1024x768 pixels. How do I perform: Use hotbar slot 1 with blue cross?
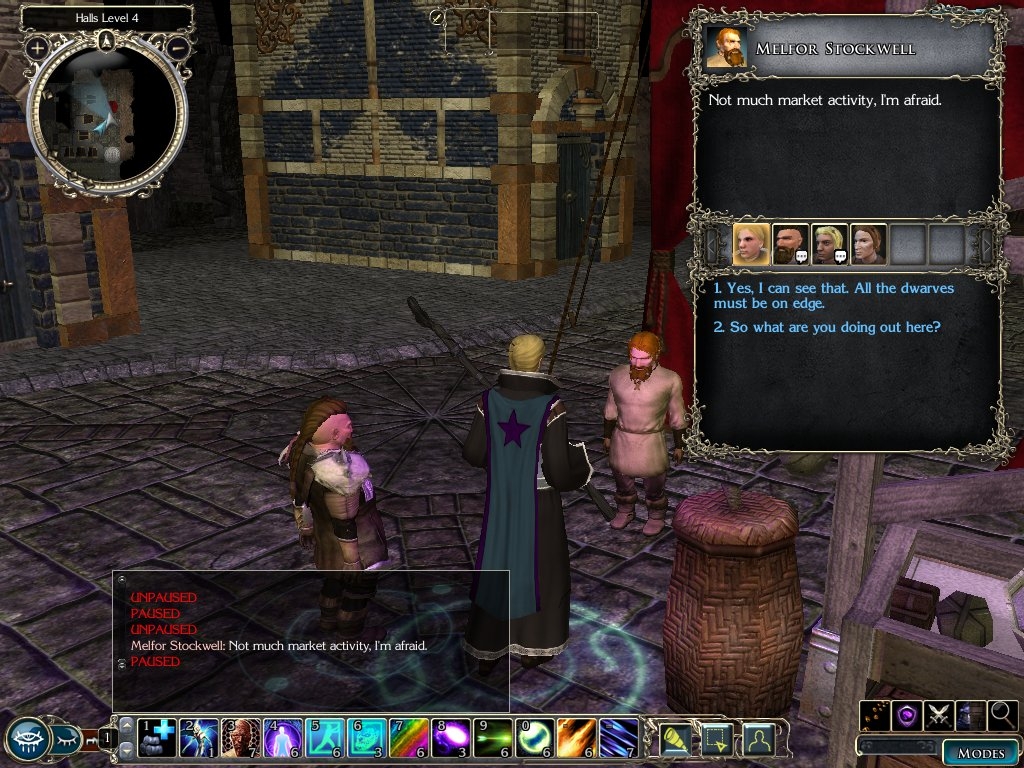(x=156, y=737)
